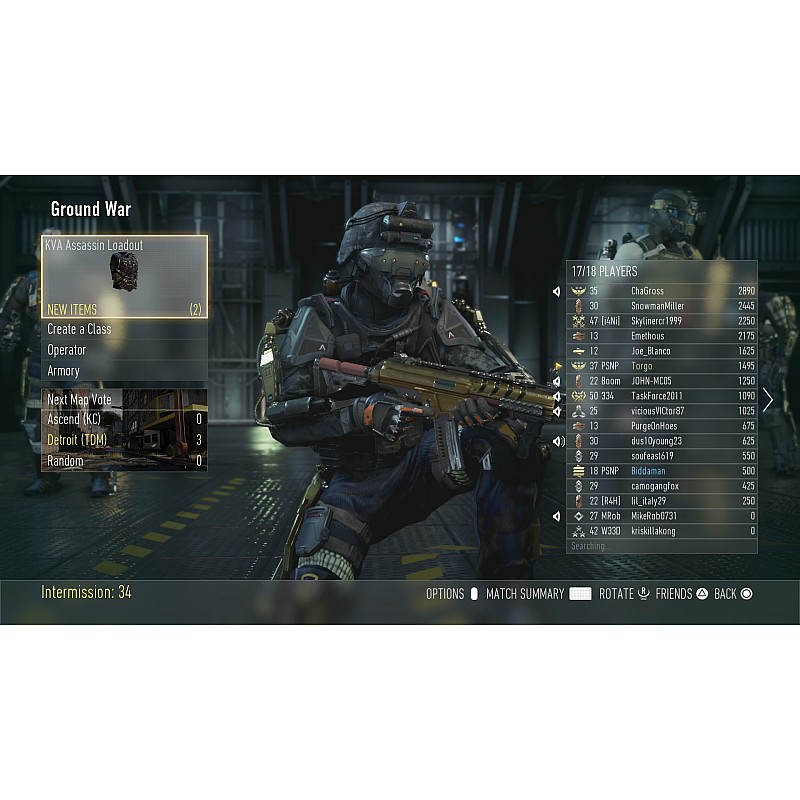Select kriskillakong at the list bottom

[x=662, y=531]
